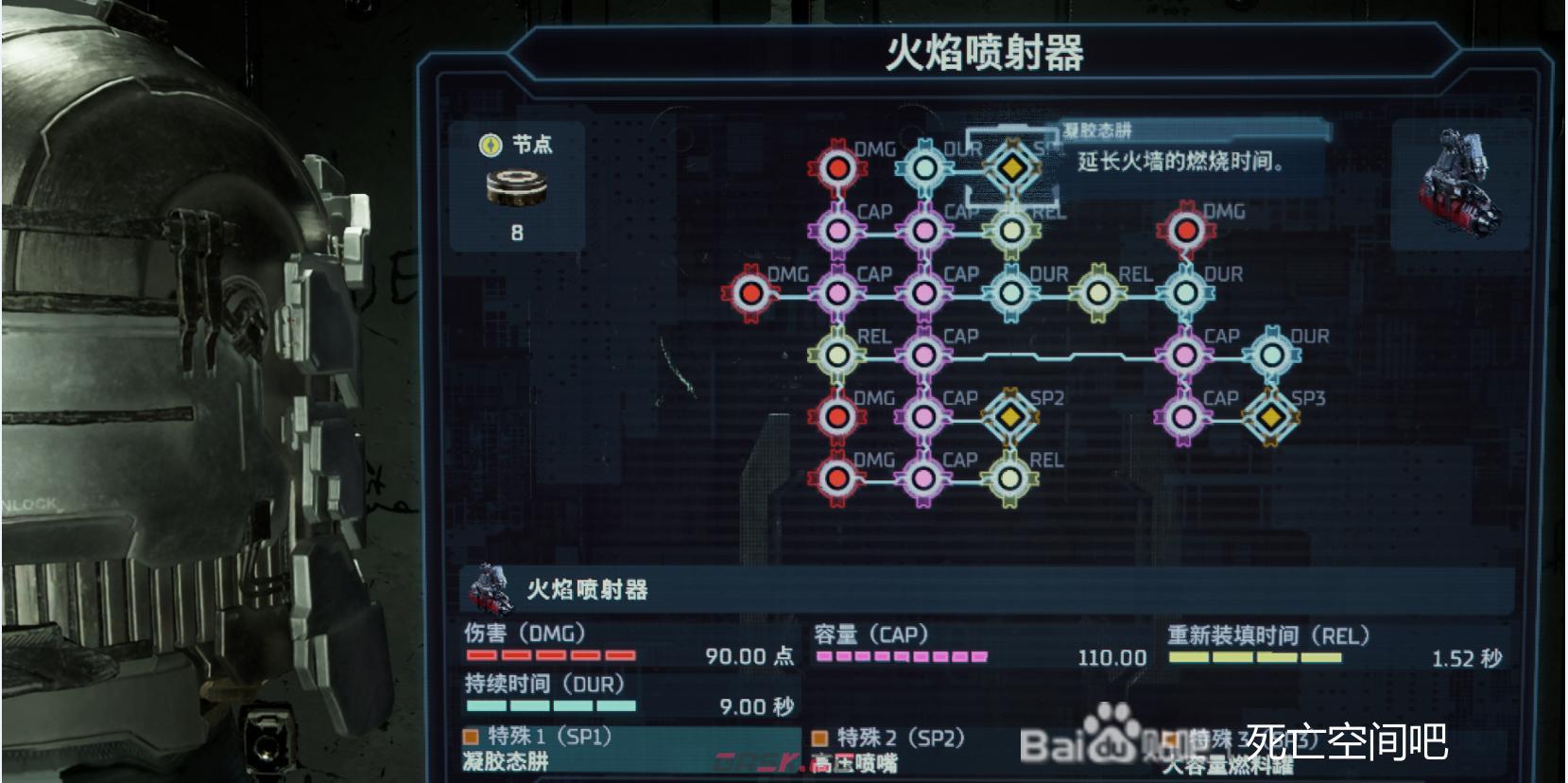Image resolution: width=1568 pixels, height=783 pixels.
Task: Click the 节点 node count coin icon
Action: (515, 187)
